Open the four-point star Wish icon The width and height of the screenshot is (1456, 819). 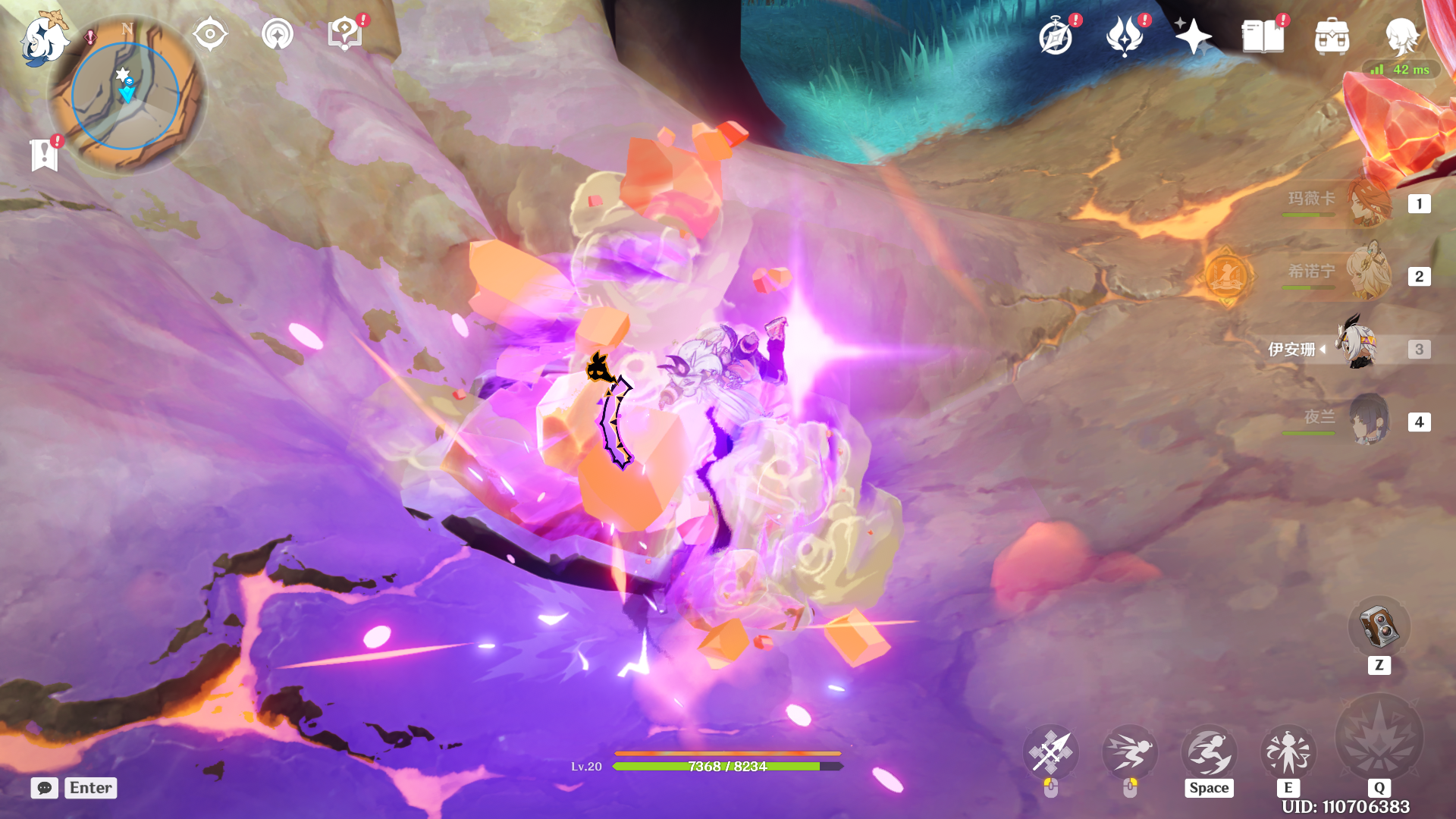pos(1193,36)
